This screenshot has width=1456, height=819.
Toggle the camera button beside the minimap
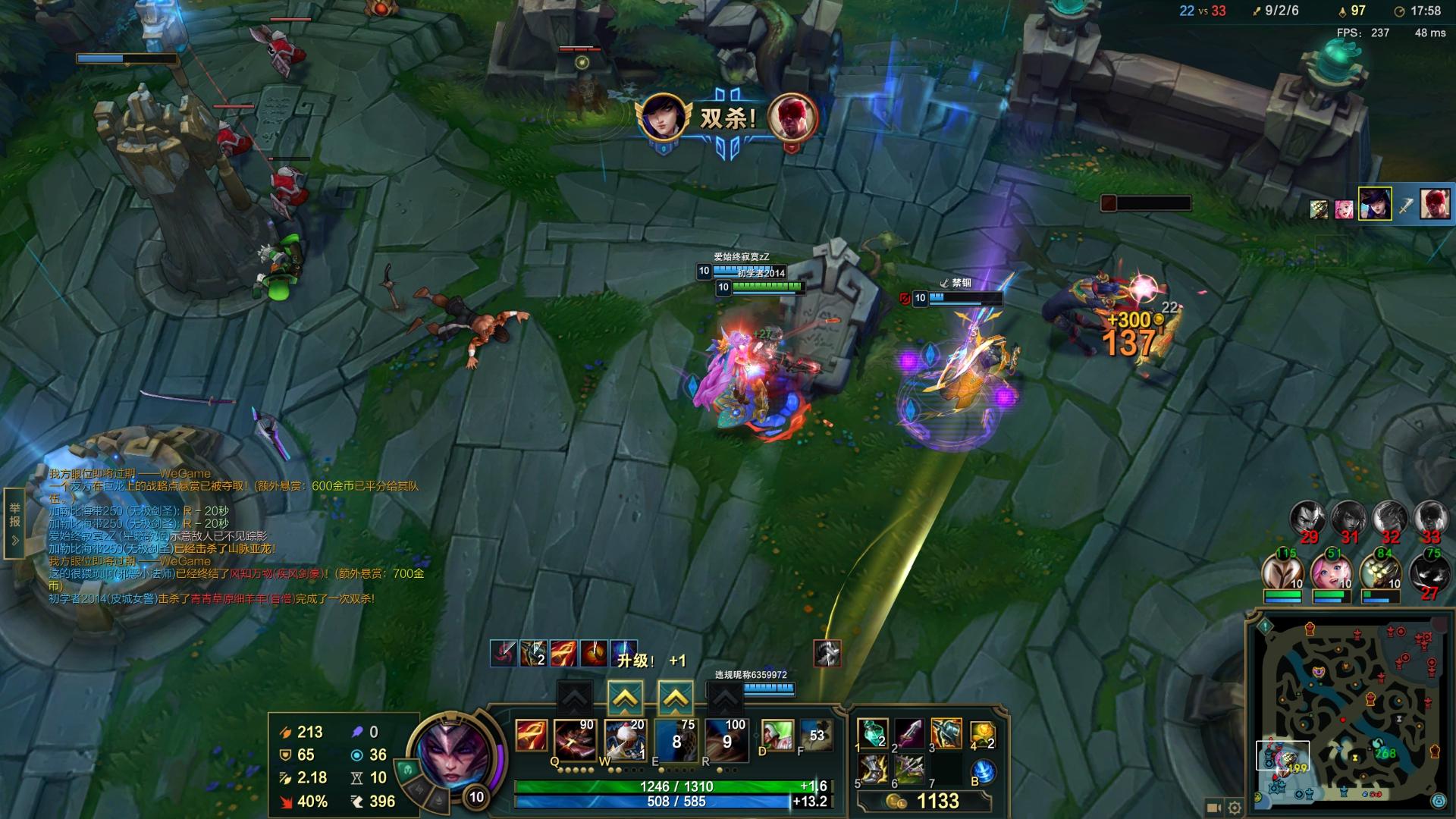point(1213,808)
